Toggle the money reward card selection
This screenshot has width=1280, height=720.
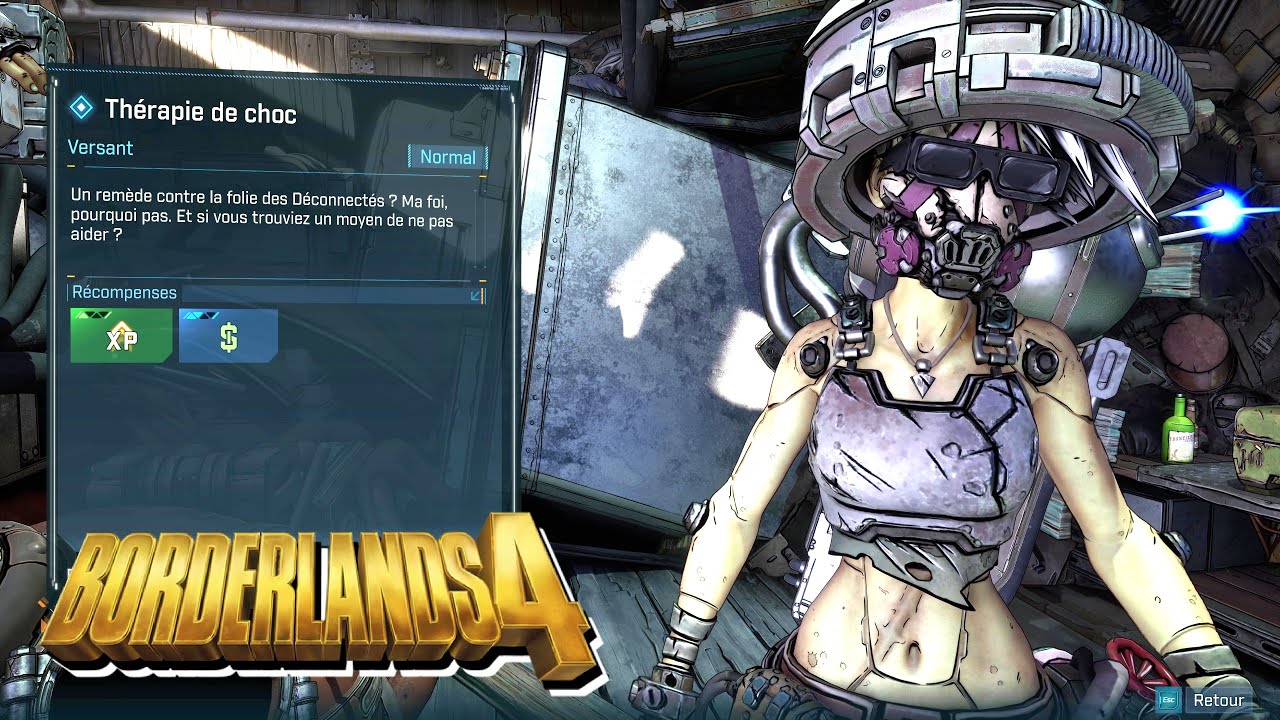(x=227, y=335)
